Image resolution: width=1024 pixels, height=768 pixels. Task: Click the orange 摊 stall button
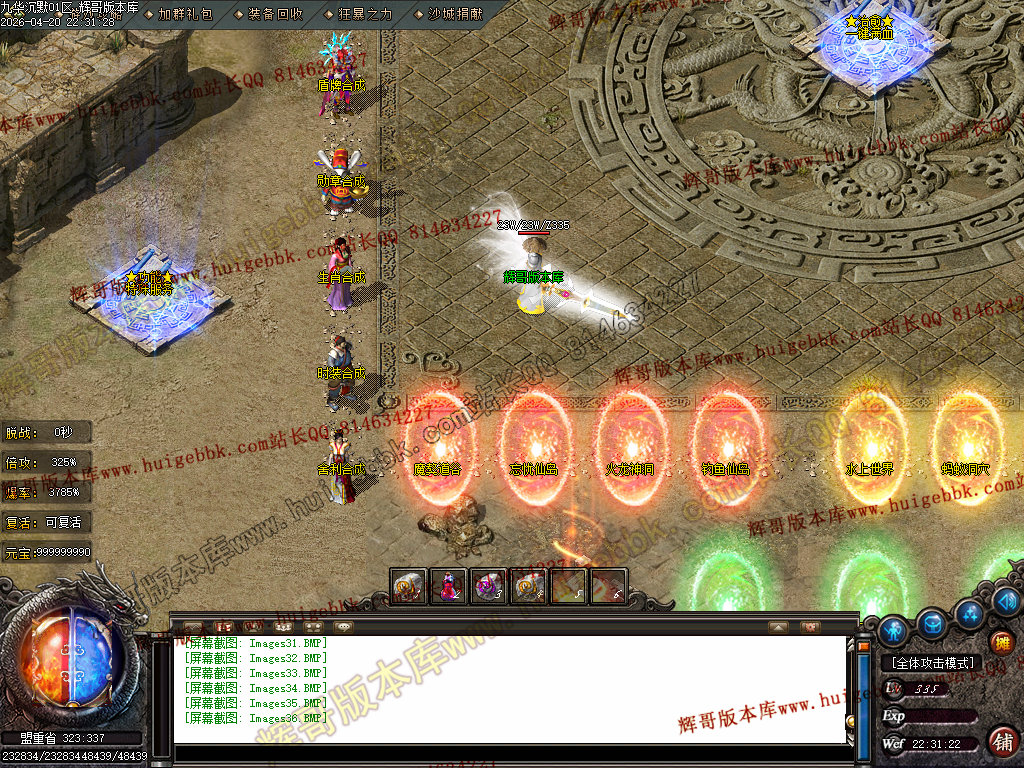tap(1001, 643)
